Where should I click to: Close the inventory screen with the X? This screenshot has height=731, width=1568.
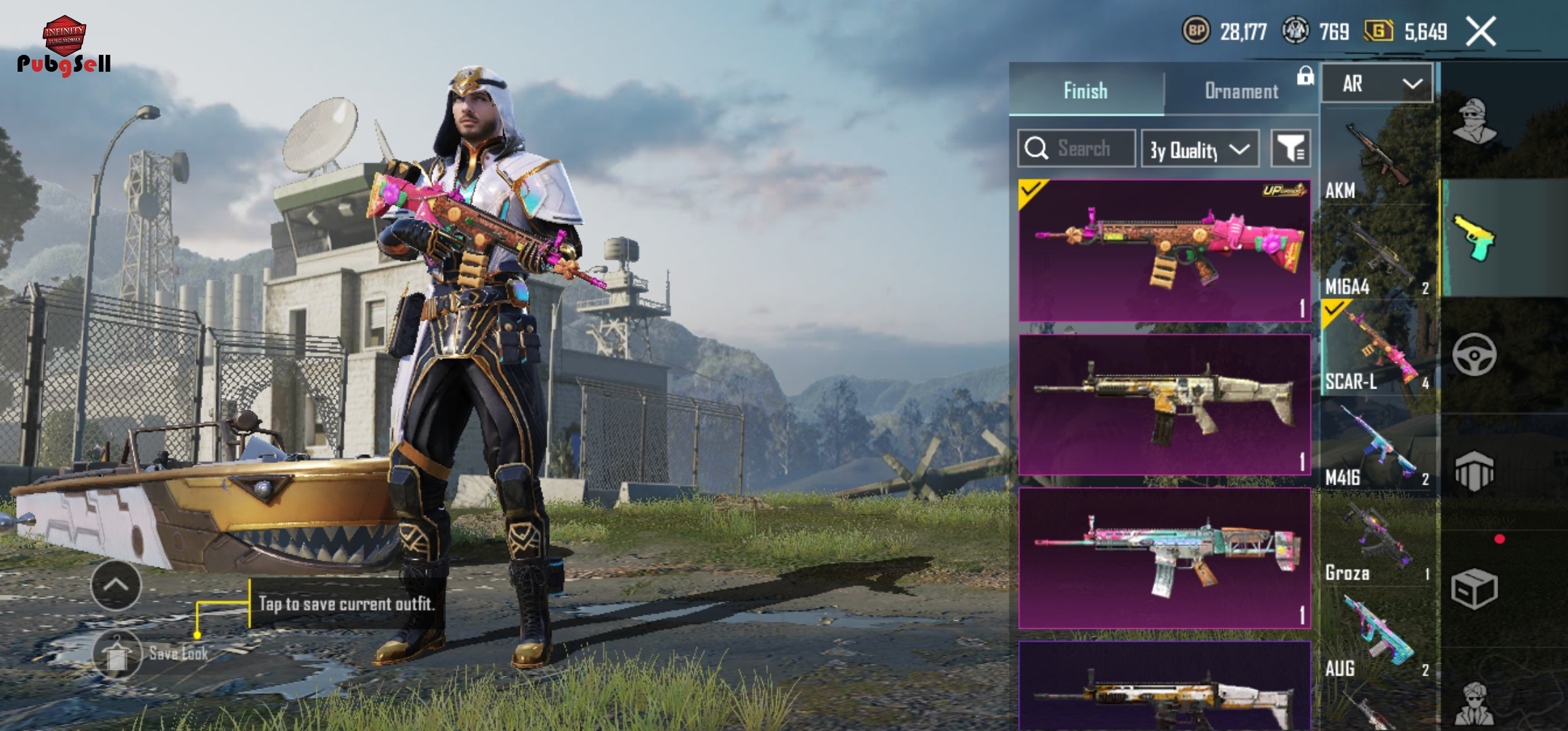[x=1481, y=32]
